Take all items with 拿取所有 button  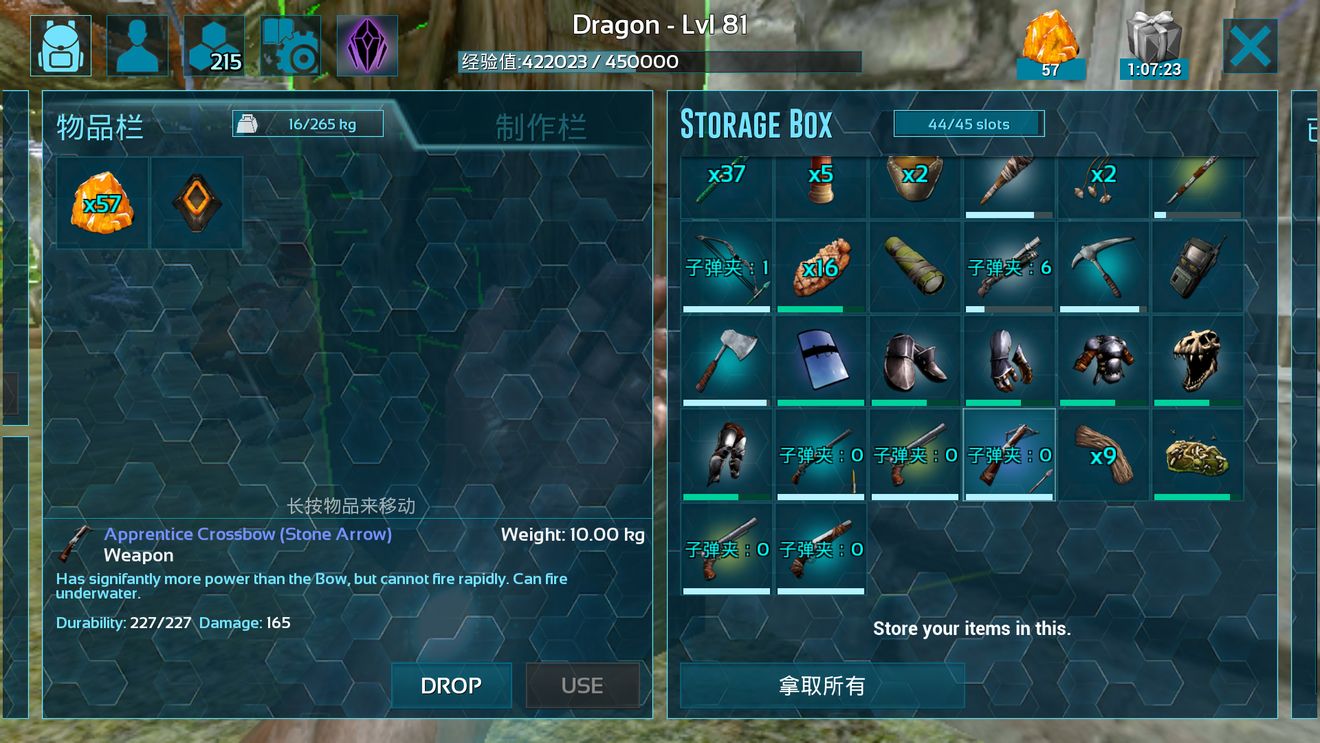822,685
